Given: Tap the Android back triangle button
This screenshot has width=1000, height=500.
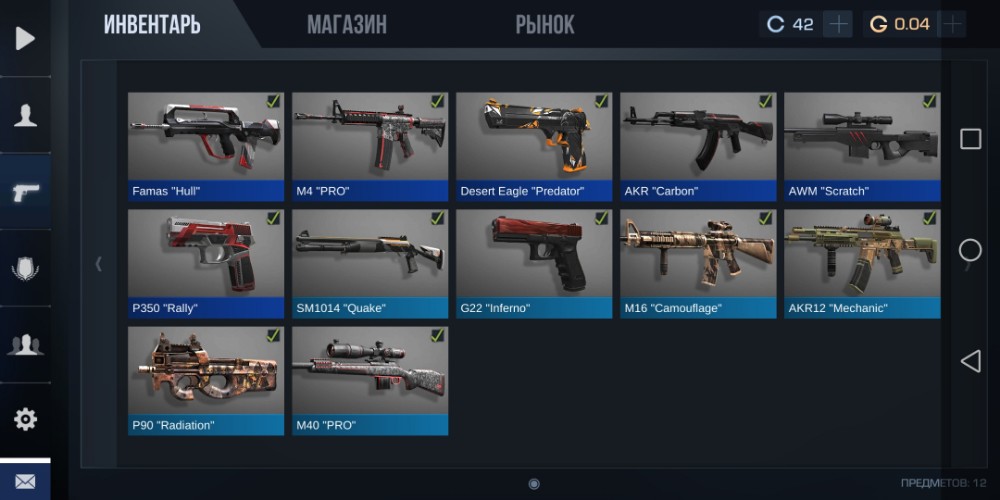Looking at the screenshot, I should click(970, 361).
